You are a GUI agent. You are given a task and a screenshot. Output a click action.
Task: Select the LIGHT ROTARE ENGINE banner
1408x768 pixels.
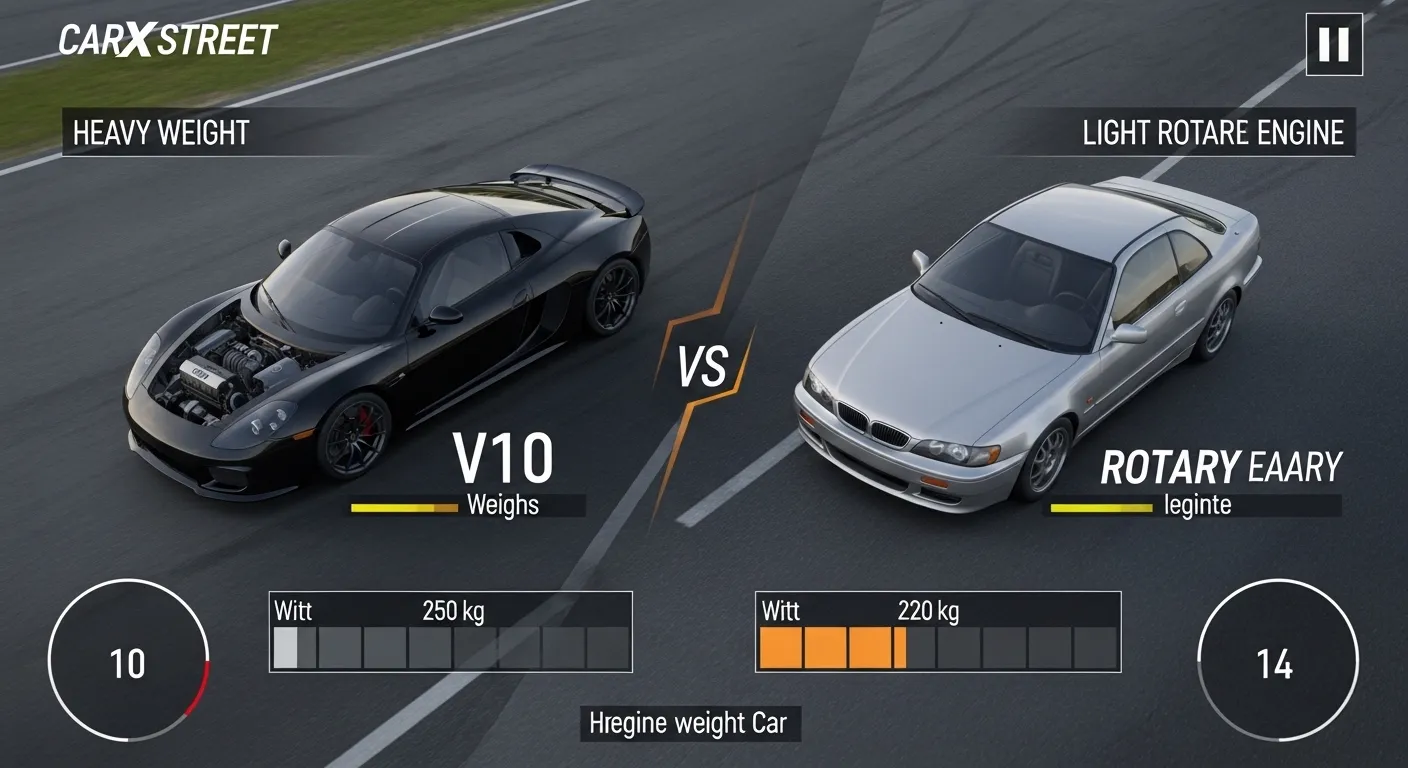pyautogui.click(x=1212, y=133)
